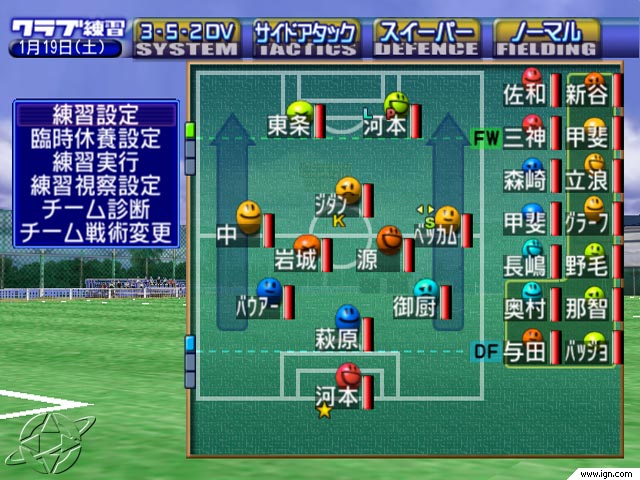Click the 3-5-2DV SYSTEM panel

pos(188,38)
